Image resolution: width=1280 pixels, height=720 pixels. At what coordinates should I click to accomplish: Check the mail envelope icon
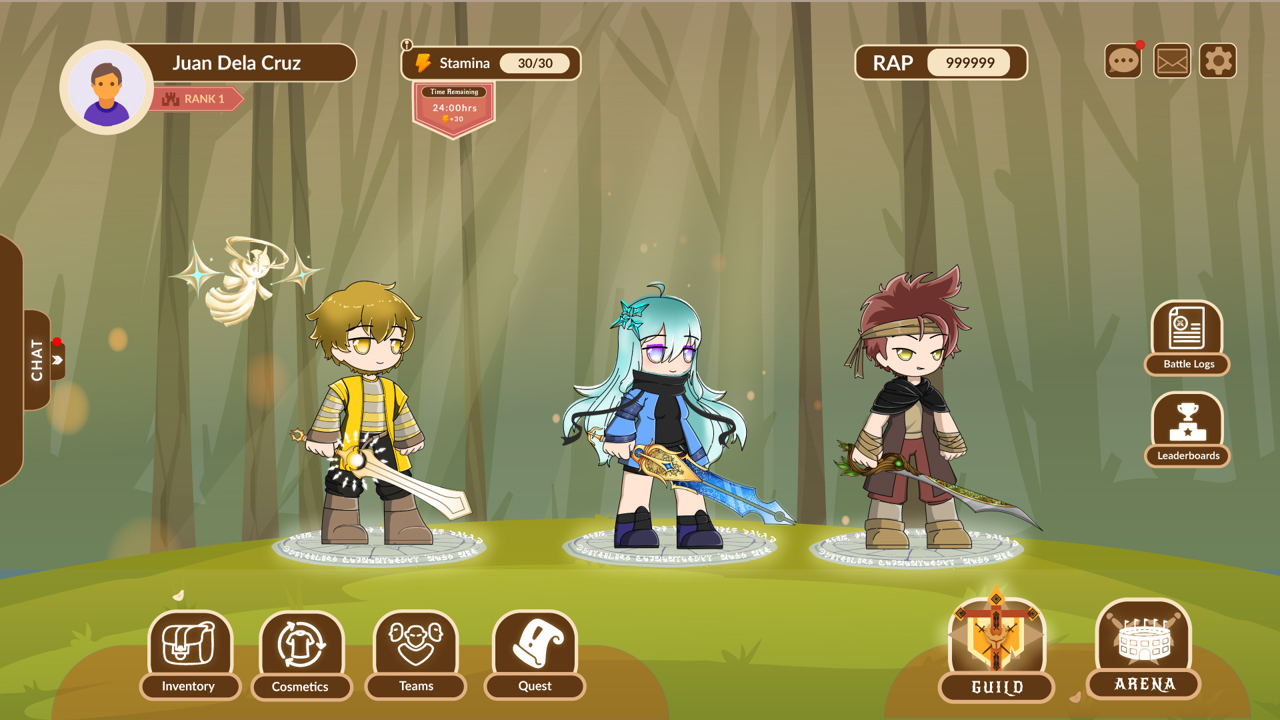click(x=1171, y=61)
